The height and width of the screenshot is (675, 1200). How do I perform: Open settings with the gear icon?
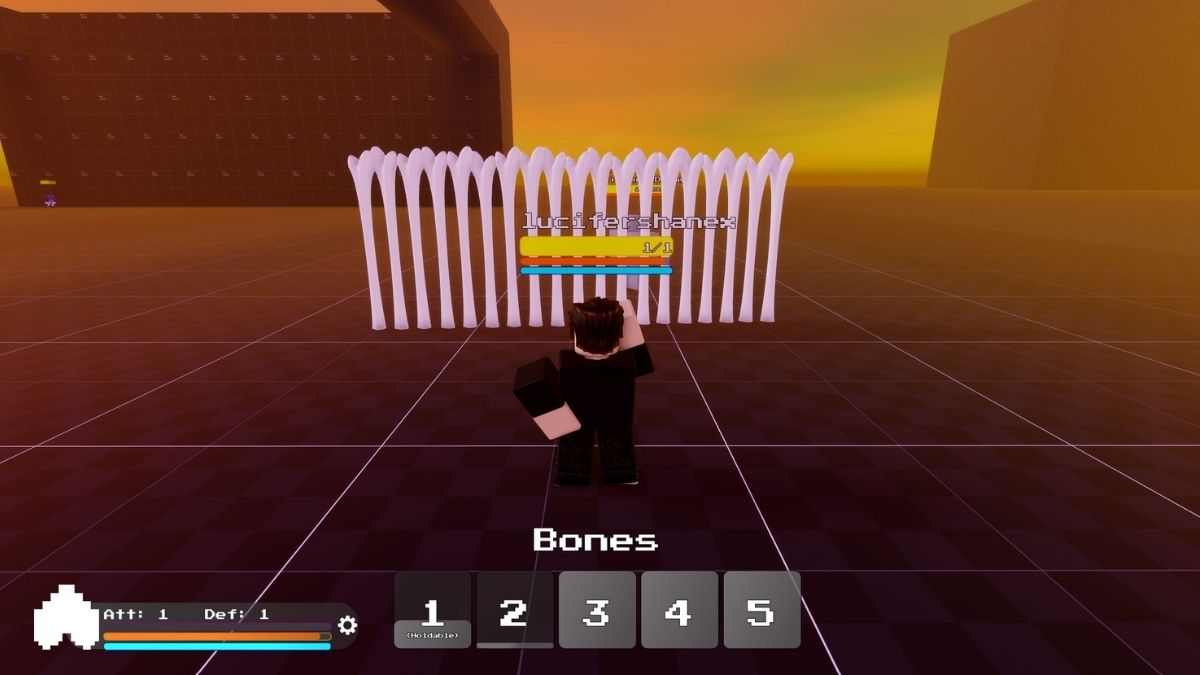pyautogui.click(x=347, y=626)
